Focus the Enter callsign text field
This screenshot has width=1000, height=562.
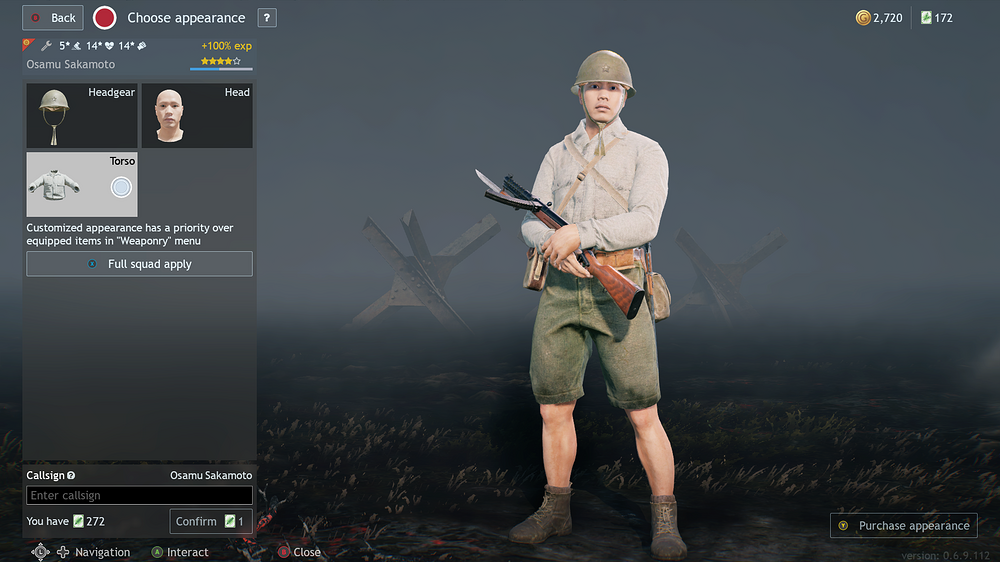[139, 495]
